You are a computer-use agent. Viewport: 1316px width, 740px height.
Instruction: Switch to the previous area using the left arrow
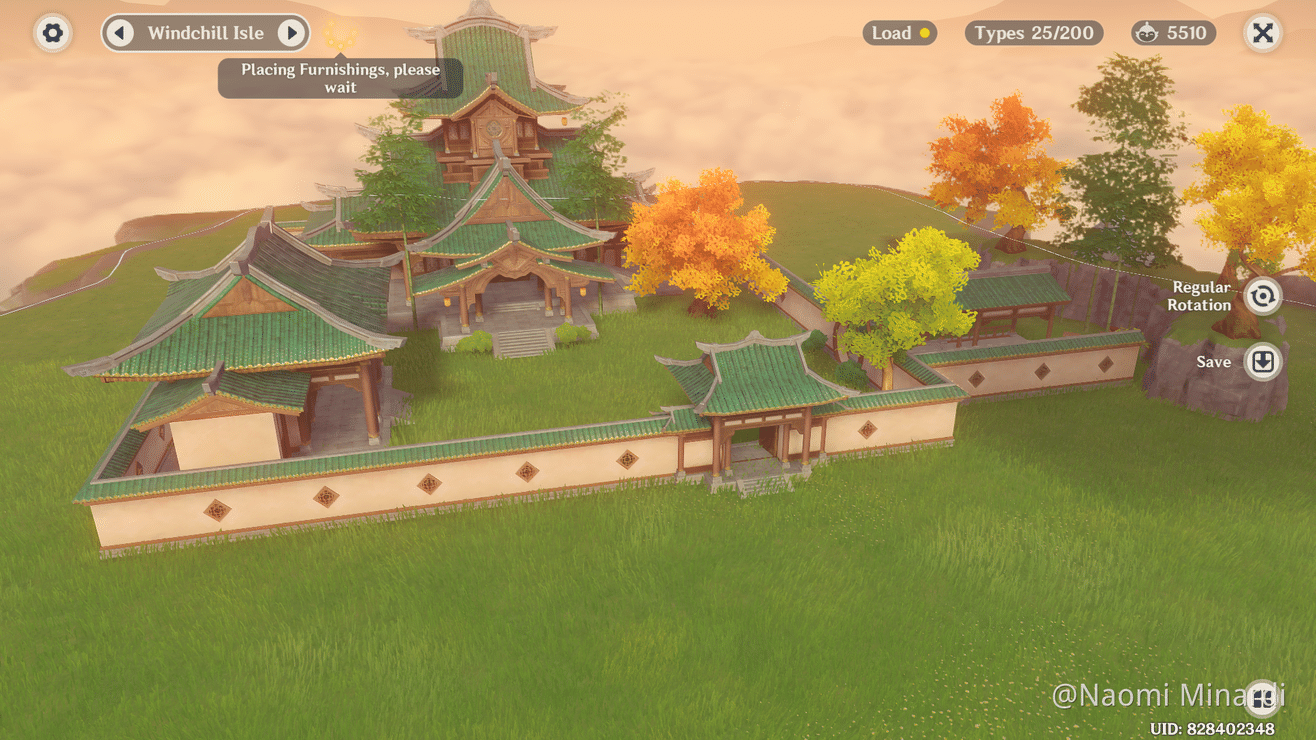click(121, 33)
